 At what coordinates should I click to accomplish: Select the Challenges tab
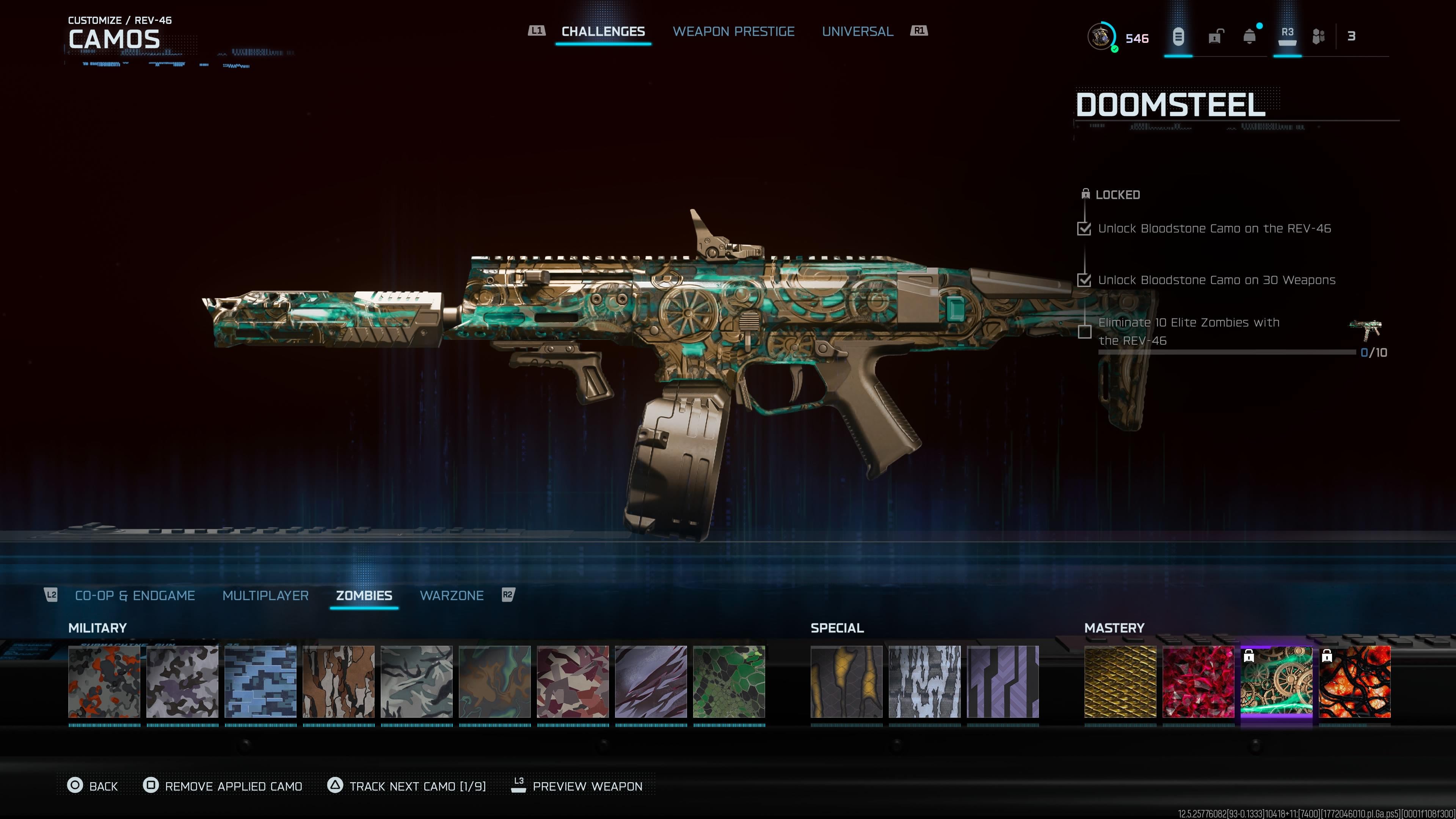(x=602, y=31)
